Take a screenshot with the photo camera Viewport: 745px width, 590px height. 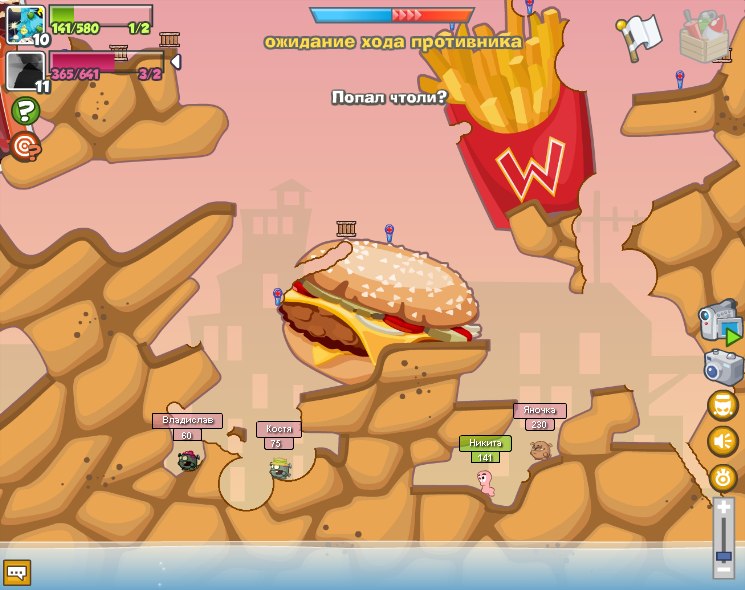pyautogui.click(x=723, y=367)
